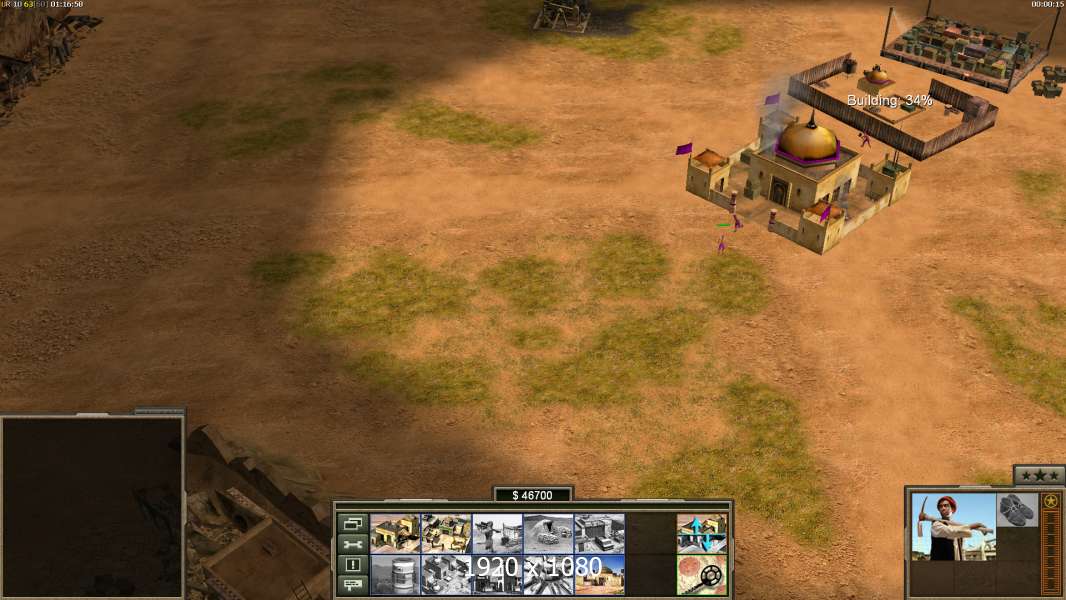Open the three-star Generals promotion button
The height and width of the screenshot is (600, 1066).
[1039, 474]
